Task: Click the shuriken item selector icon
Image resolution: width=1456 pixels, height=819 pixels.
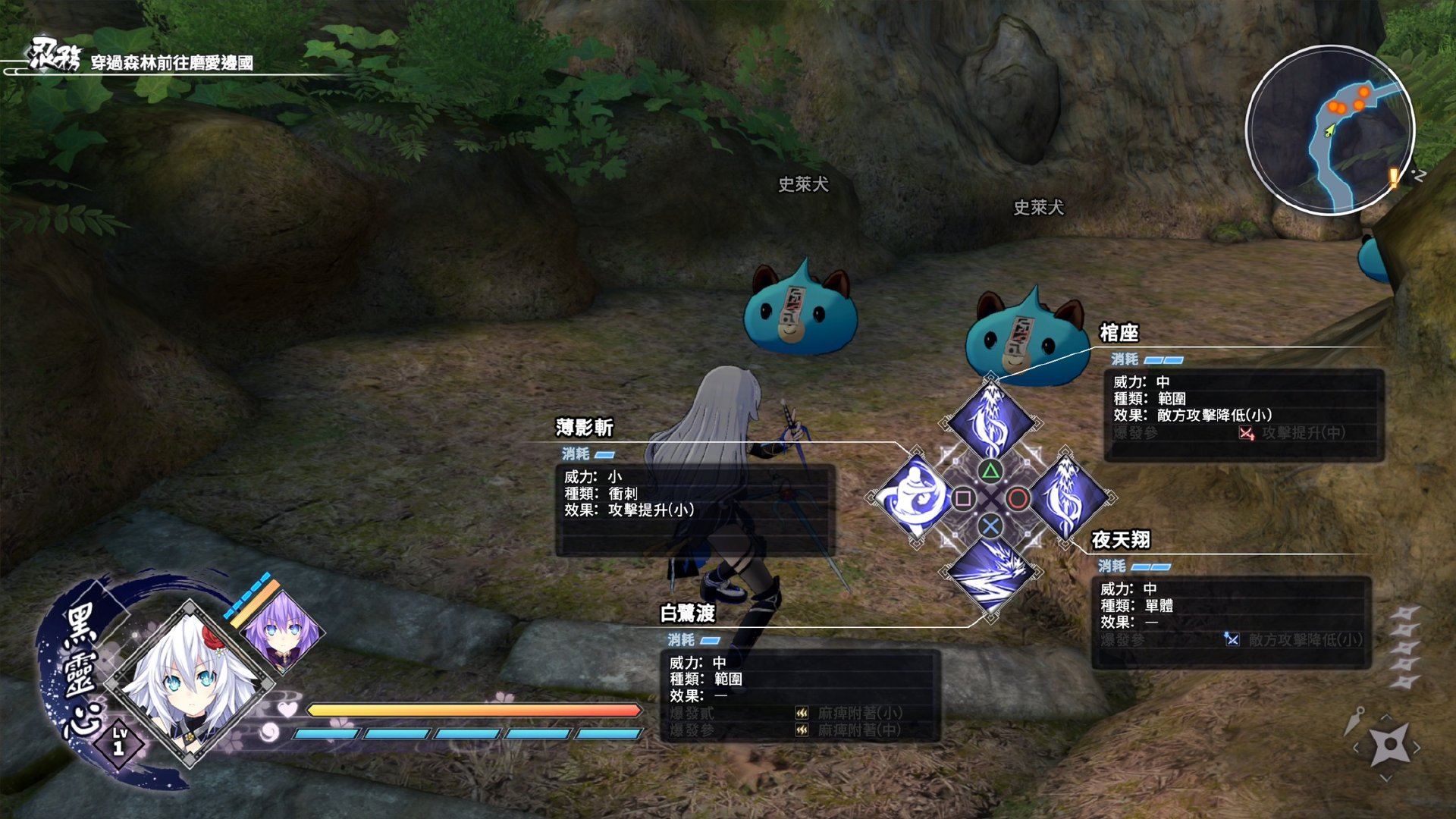Action: pos(1389,746)
